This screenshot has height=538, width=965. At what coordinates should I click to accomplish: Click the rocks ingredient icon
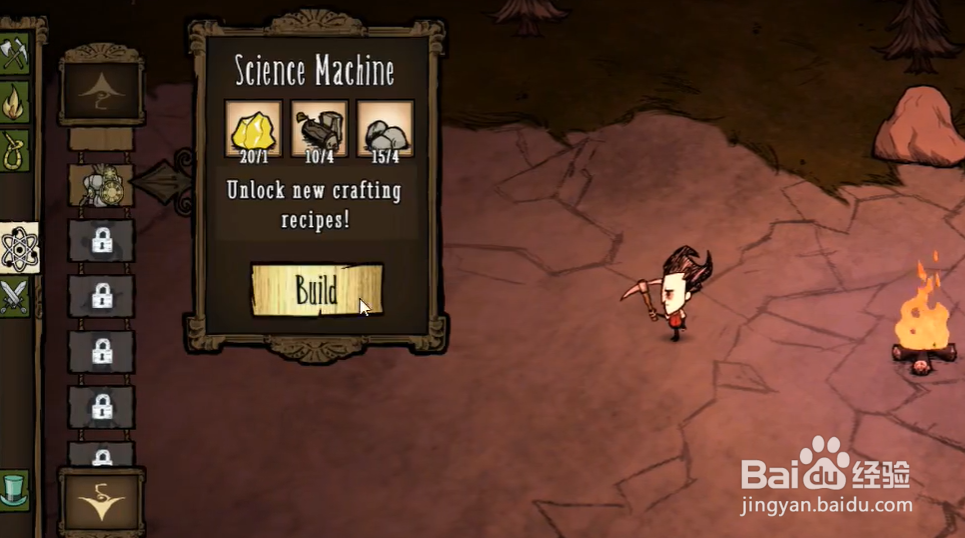pos(384,128)
